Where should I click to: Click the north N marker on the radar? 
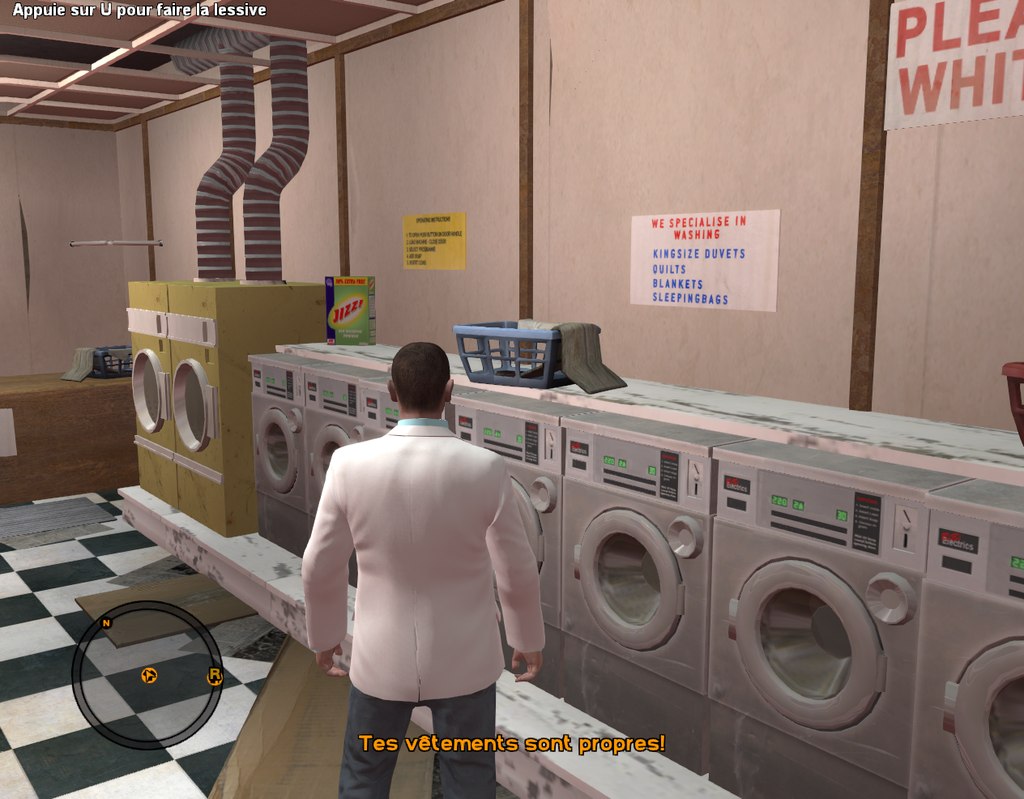click(106, 622)
